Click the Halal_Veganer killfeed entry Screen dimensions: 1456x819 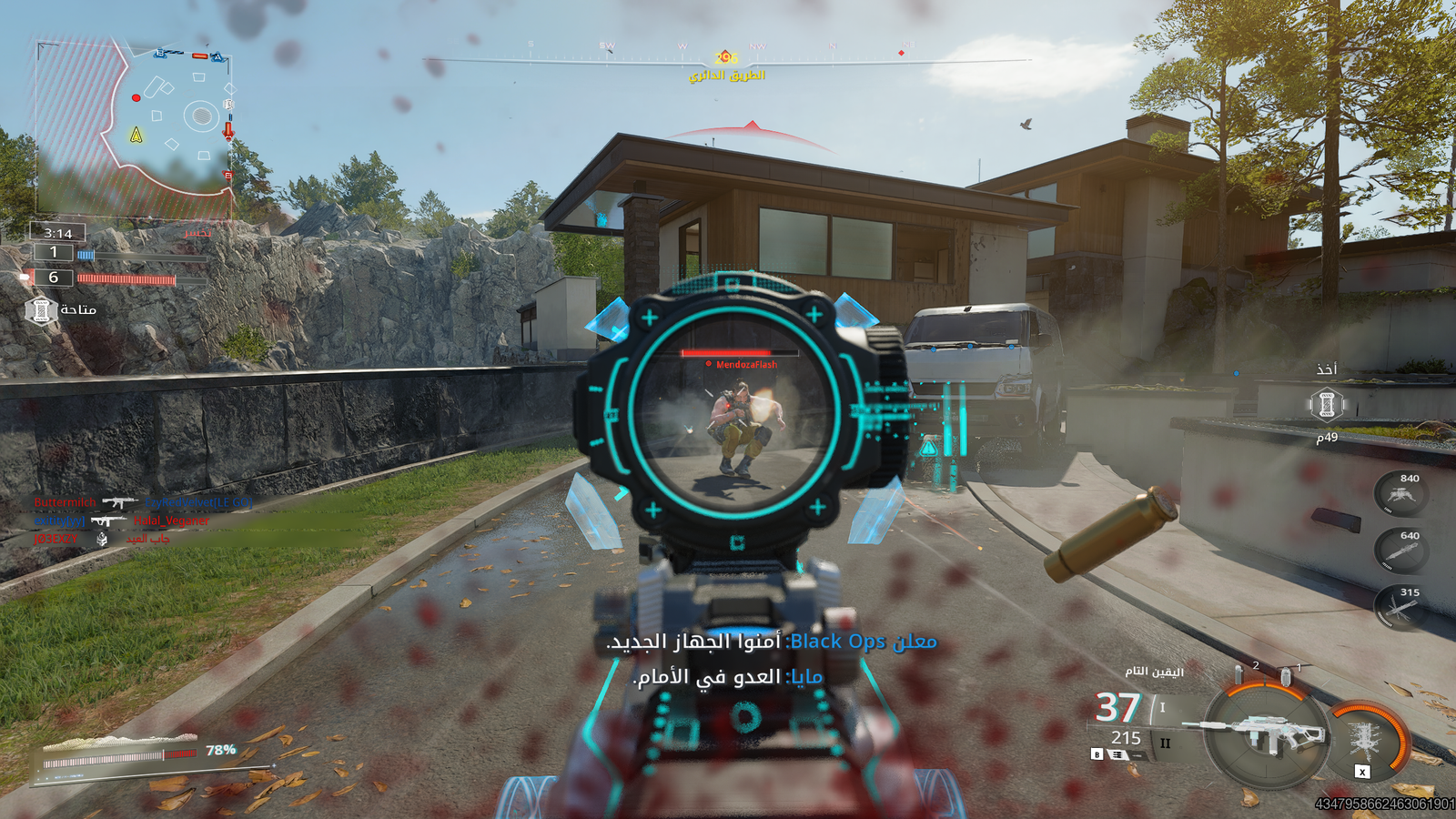(x=171, y=521)
